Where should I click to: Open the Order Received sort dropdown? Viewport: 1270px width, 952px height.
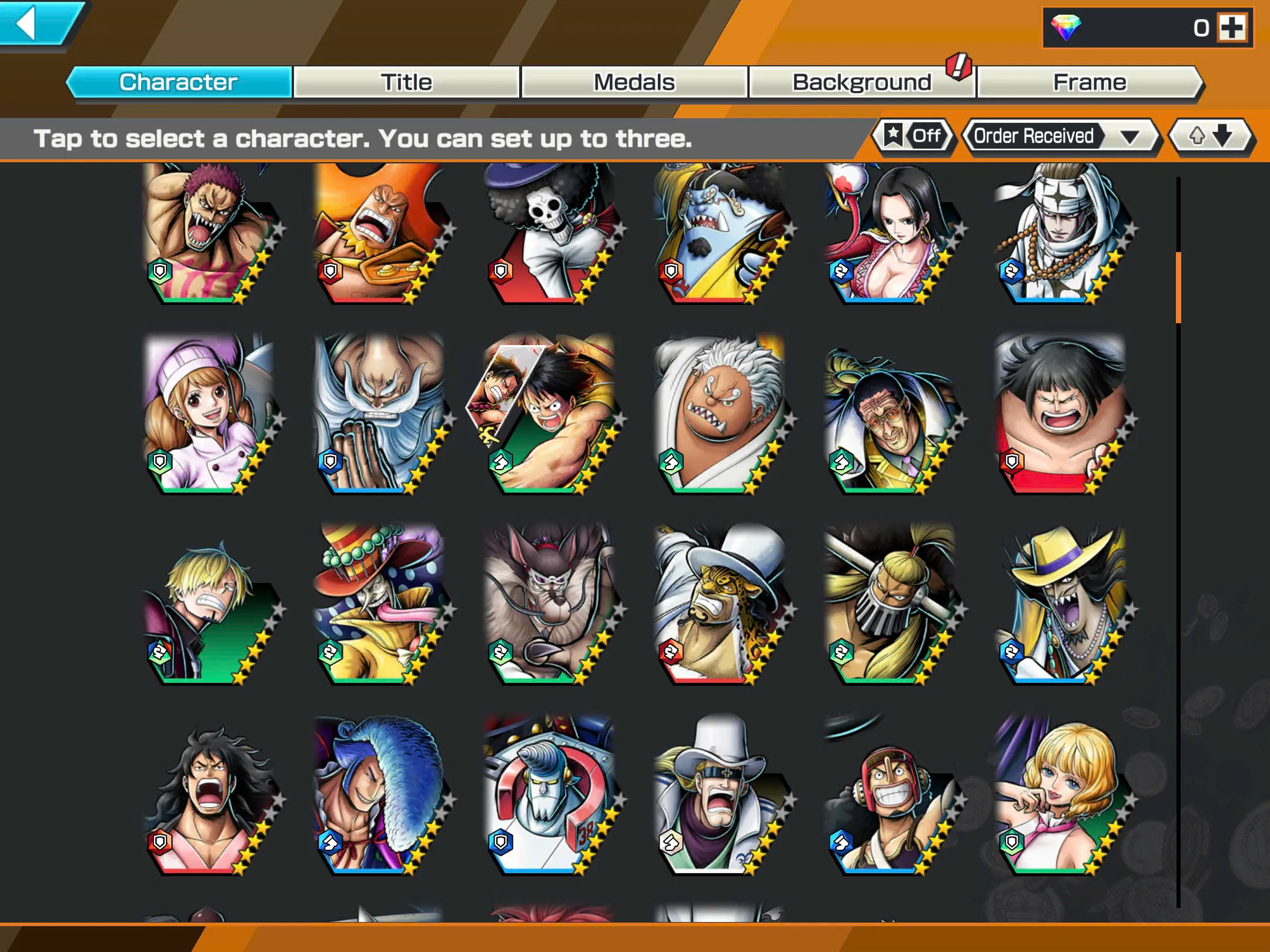[x=1061, y=136]
